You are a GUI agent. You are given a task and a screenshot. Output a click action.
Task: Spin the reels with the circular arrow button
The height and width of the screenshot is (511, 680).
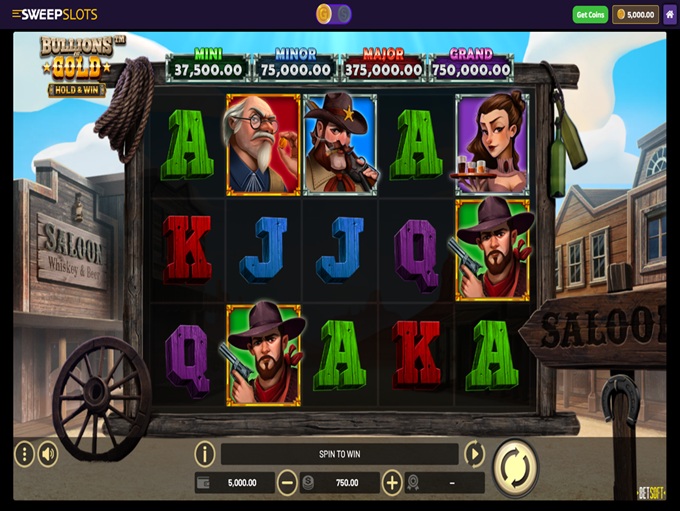(x=515, y=467)
